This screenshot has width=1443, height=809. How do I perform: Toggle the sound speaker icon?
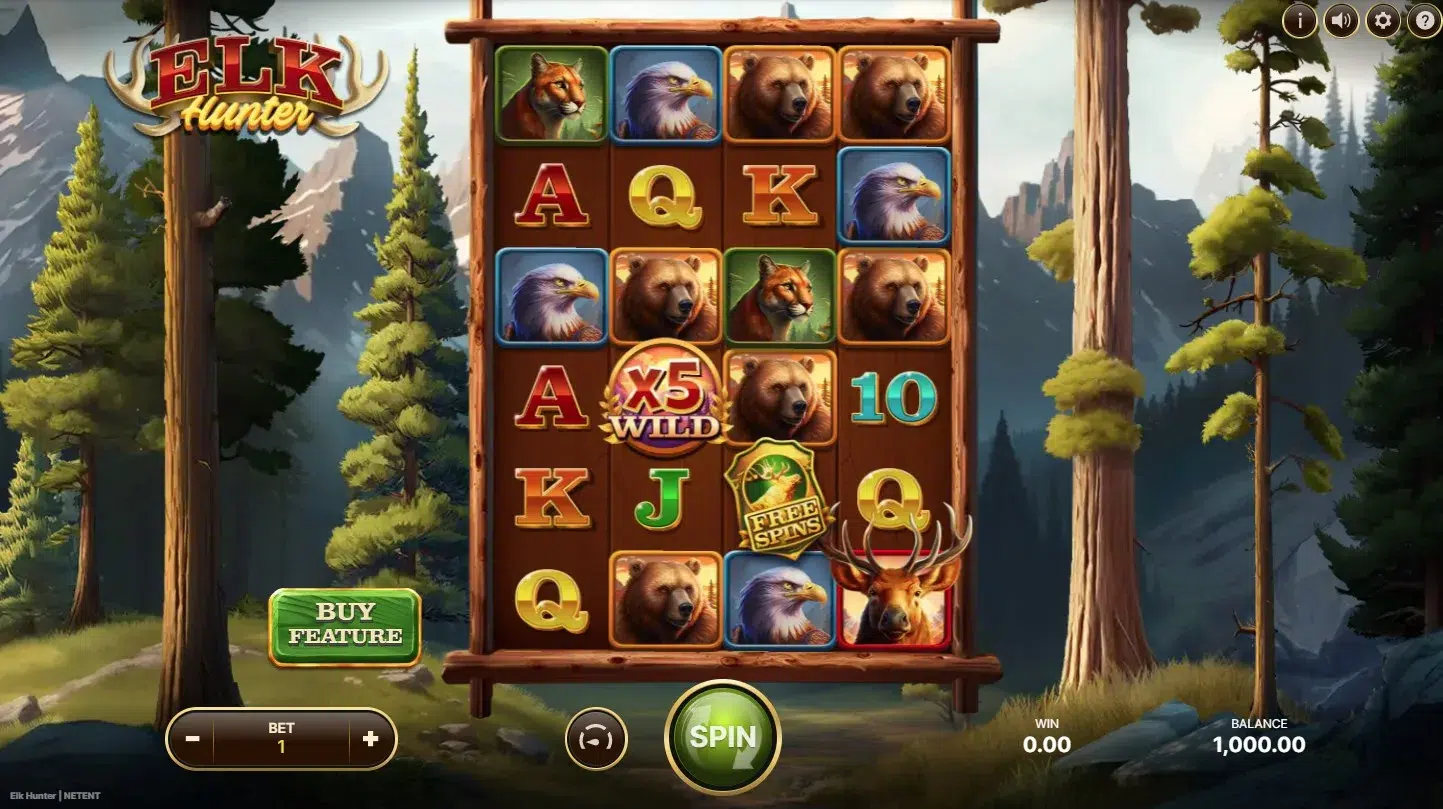(1341, 20)
